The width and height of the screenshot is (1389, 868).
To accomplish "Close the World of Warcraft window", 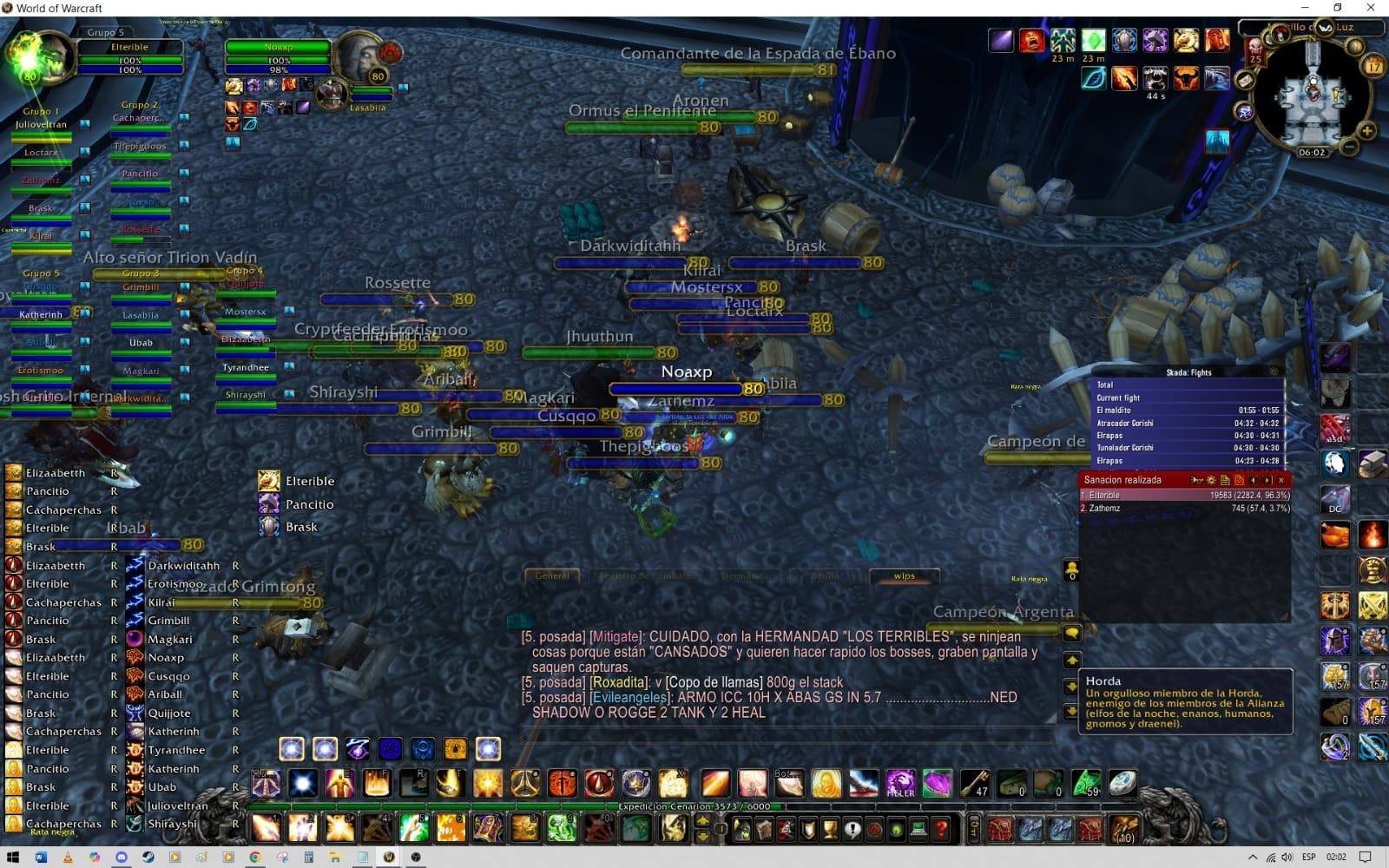I will coord(1370,8).
